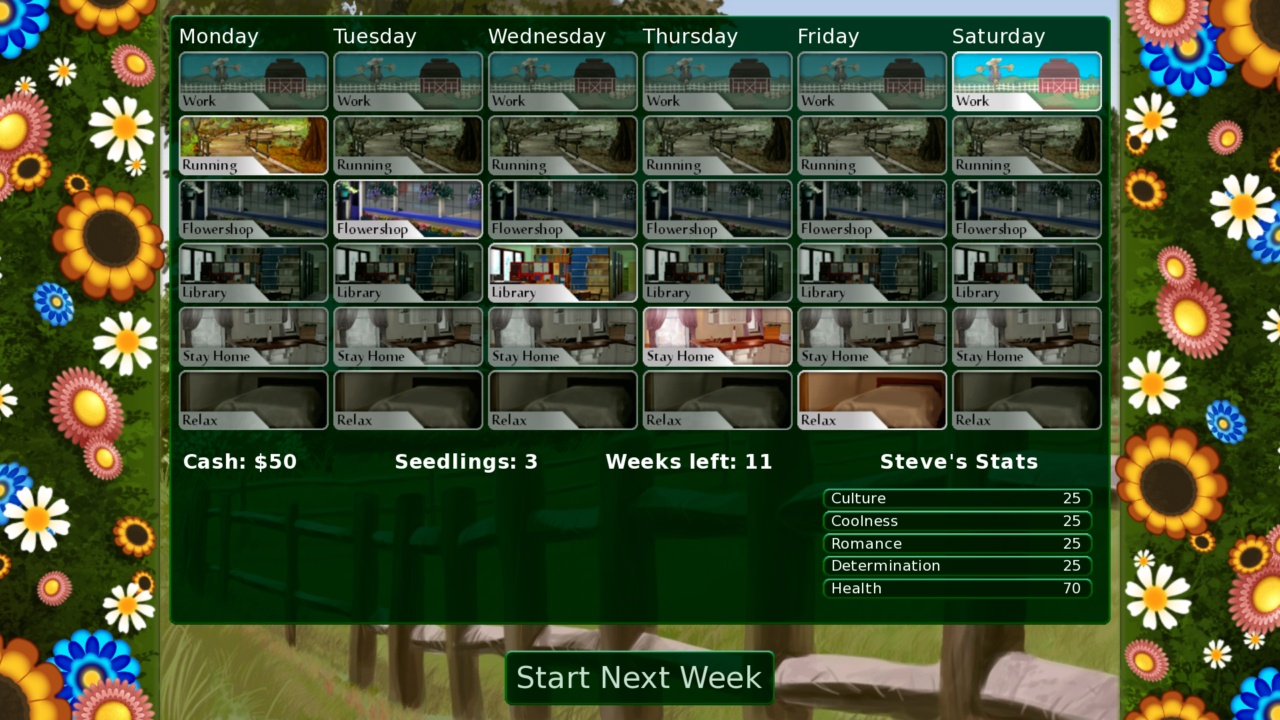
Task: Select Library for Friday
Action: (871, 273)
